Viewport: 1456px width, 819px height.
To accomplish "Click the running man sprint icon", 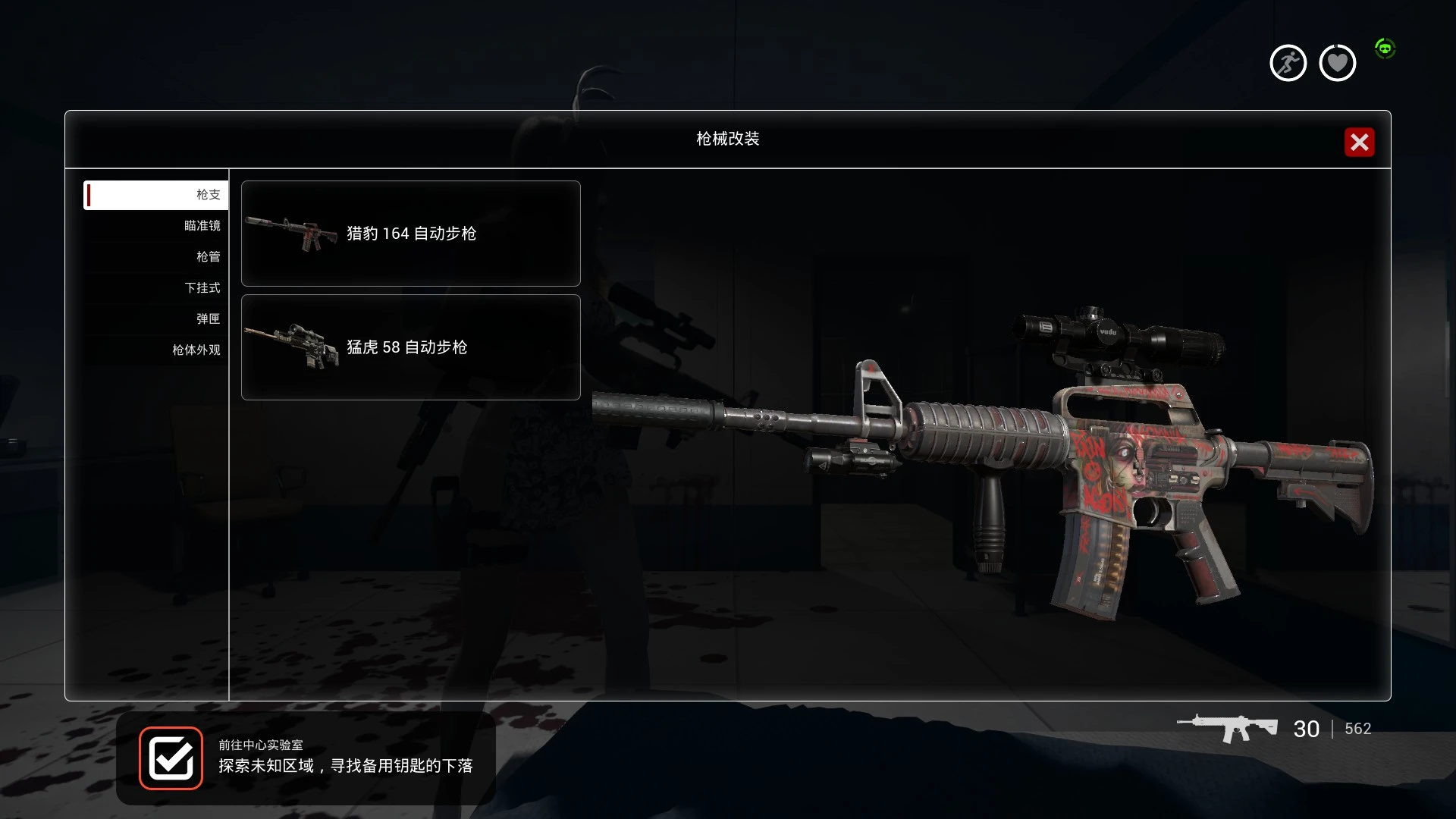I will 1288,63.
